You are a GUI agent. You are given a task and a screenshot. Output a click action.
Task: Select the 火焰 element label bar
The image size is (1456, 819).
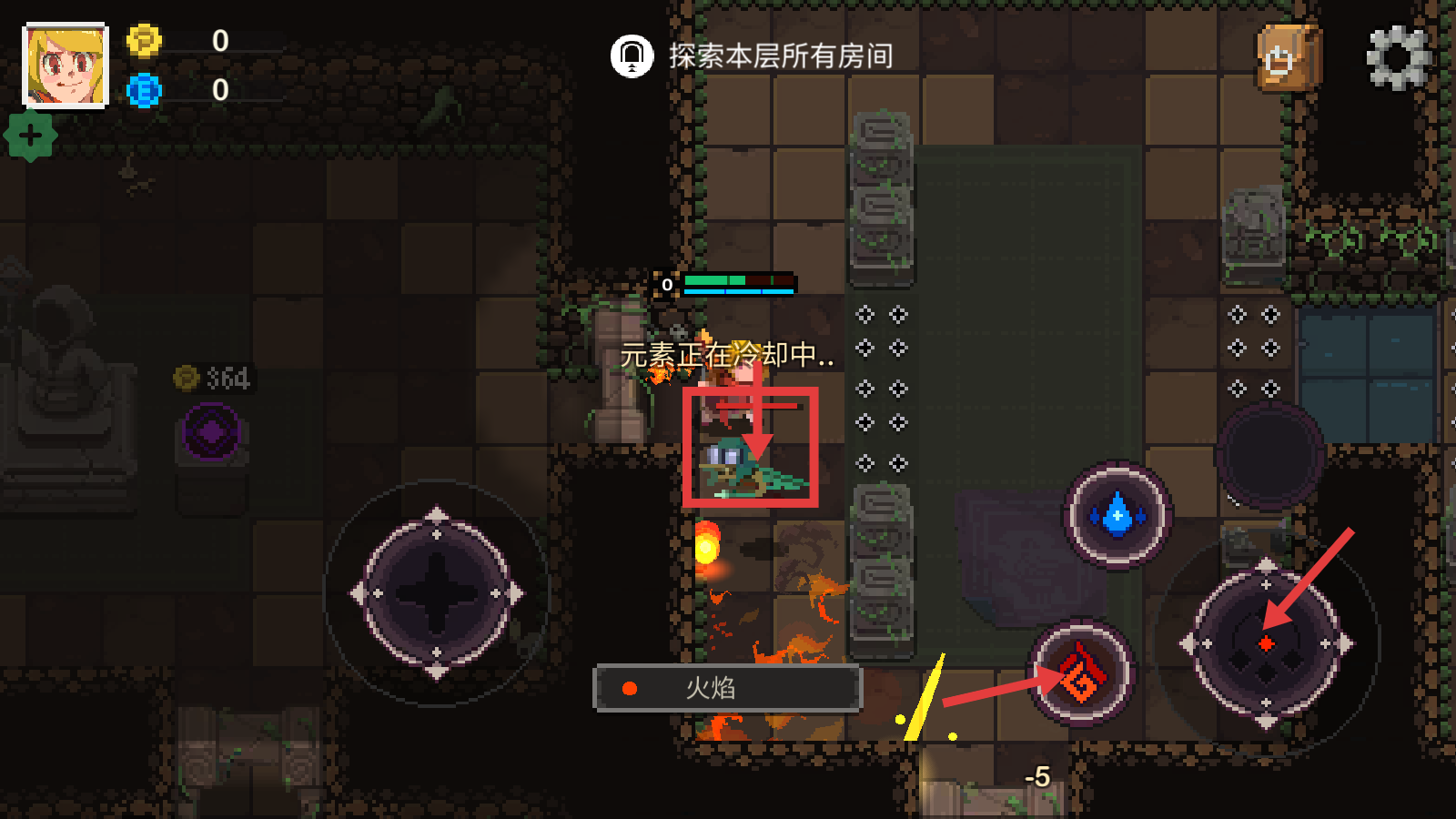pos(727,688)
